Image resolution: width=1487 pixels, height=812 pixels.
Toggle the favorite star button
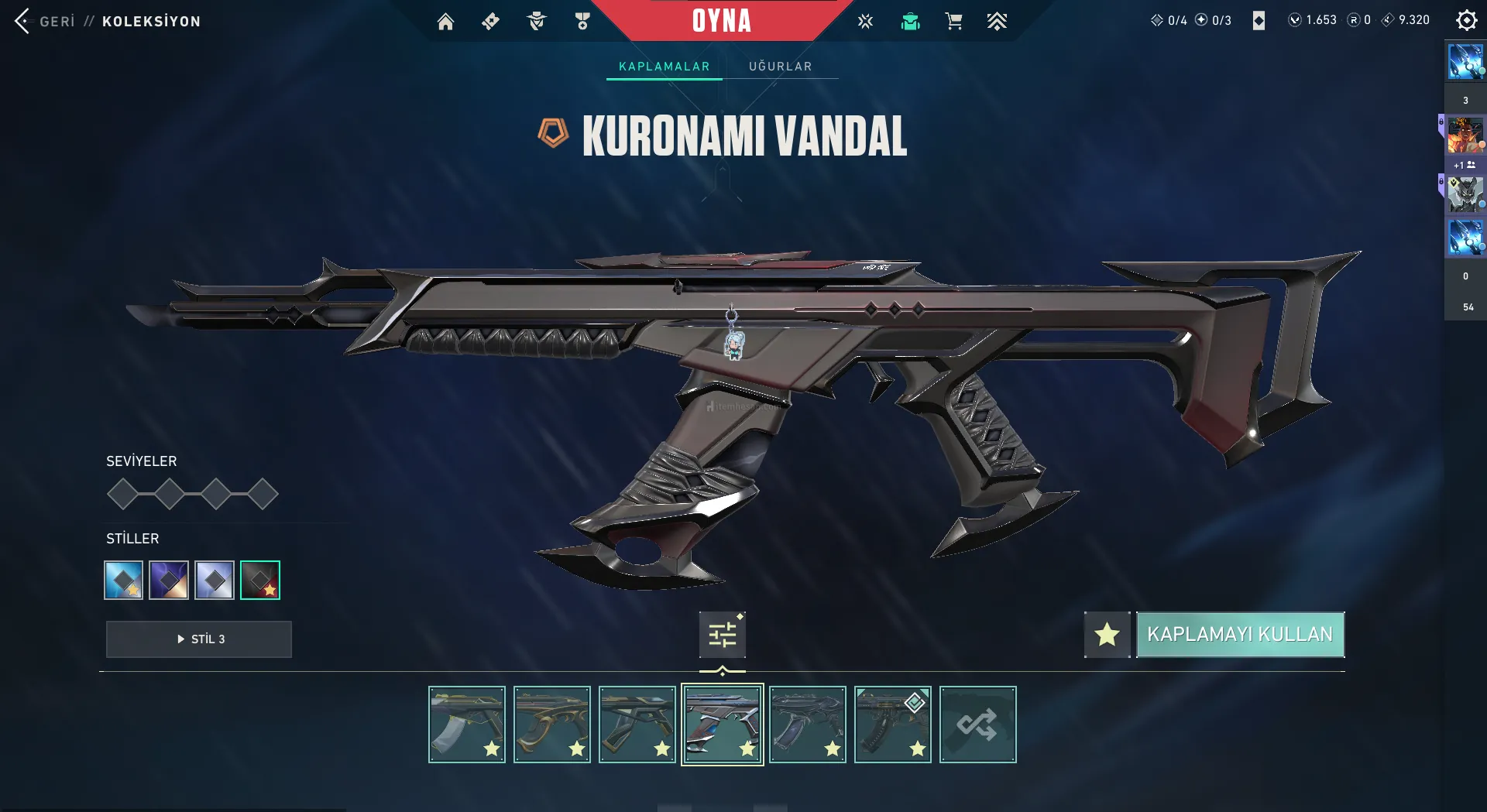[1107, 635]
